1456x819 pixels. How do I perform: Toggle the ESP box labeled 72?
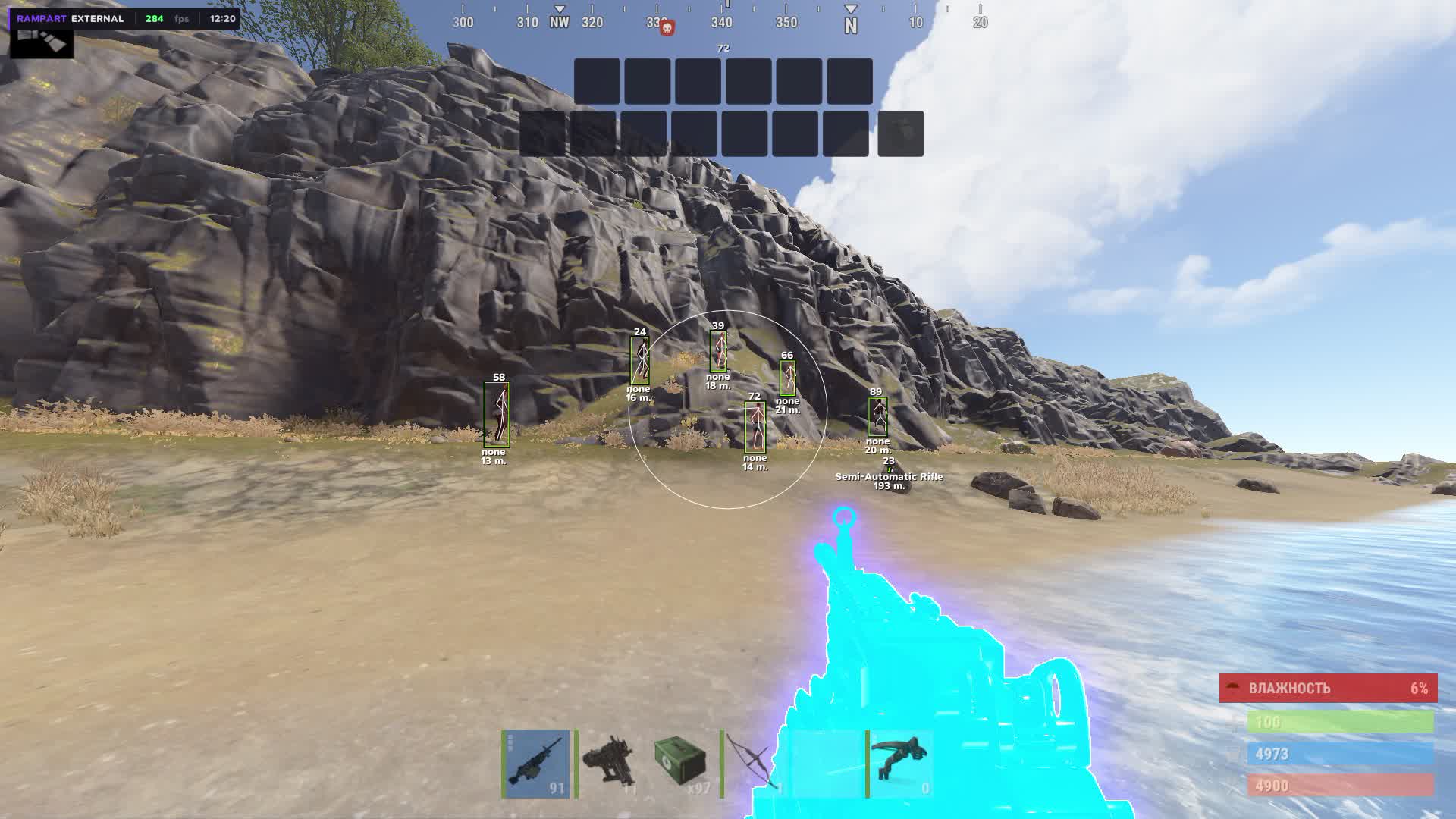[754, 428]
